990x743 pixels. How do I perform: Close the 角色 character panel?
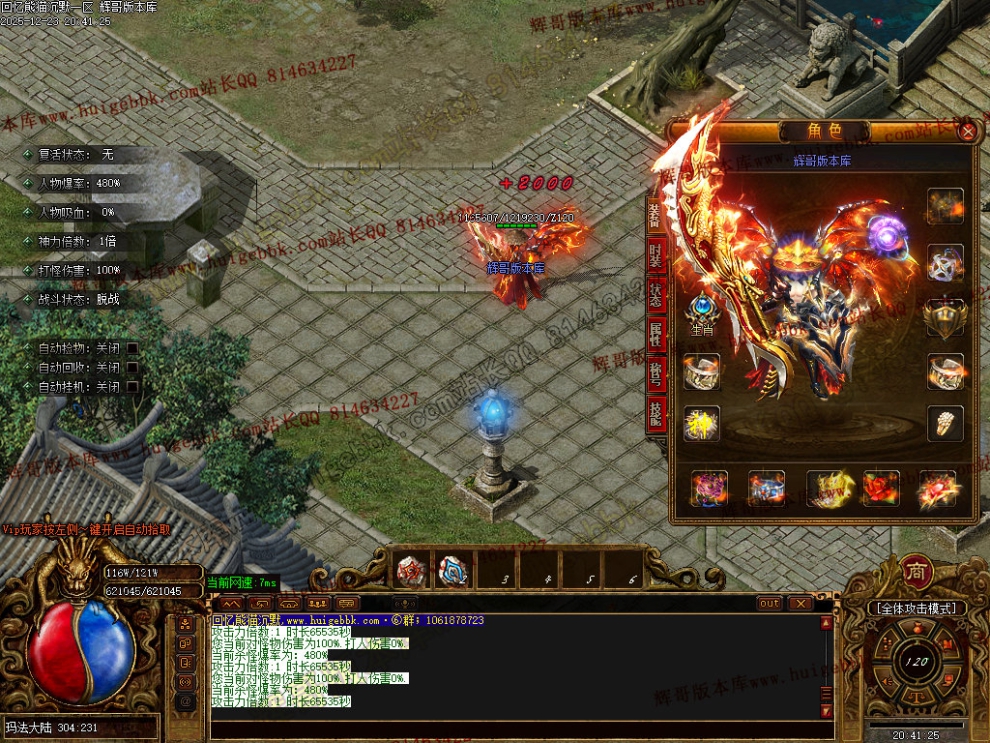(967, 131)
